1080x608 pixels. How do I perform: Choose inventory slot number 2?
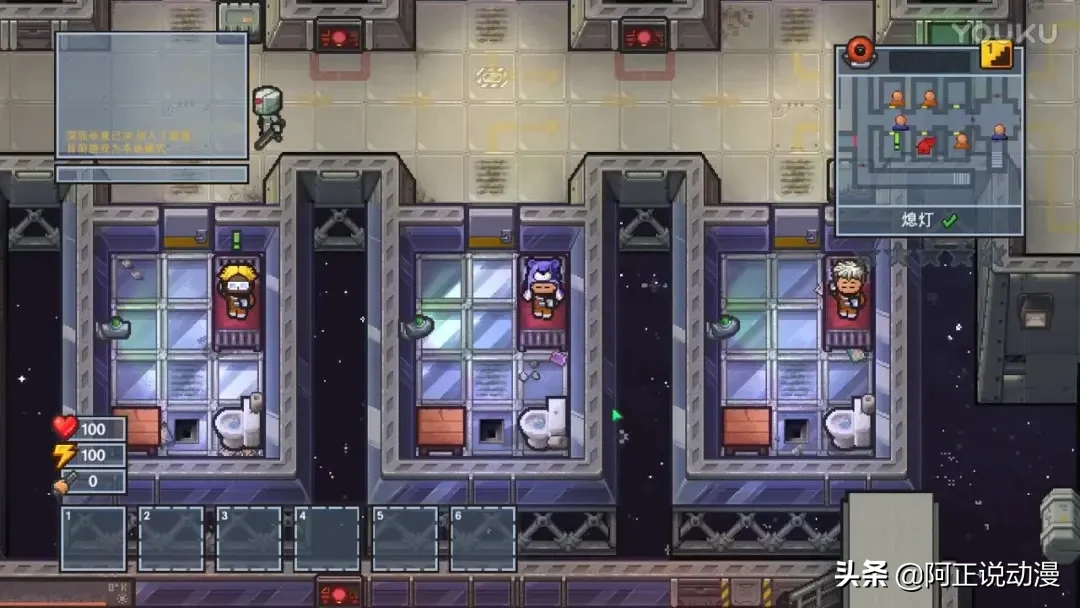171,539
